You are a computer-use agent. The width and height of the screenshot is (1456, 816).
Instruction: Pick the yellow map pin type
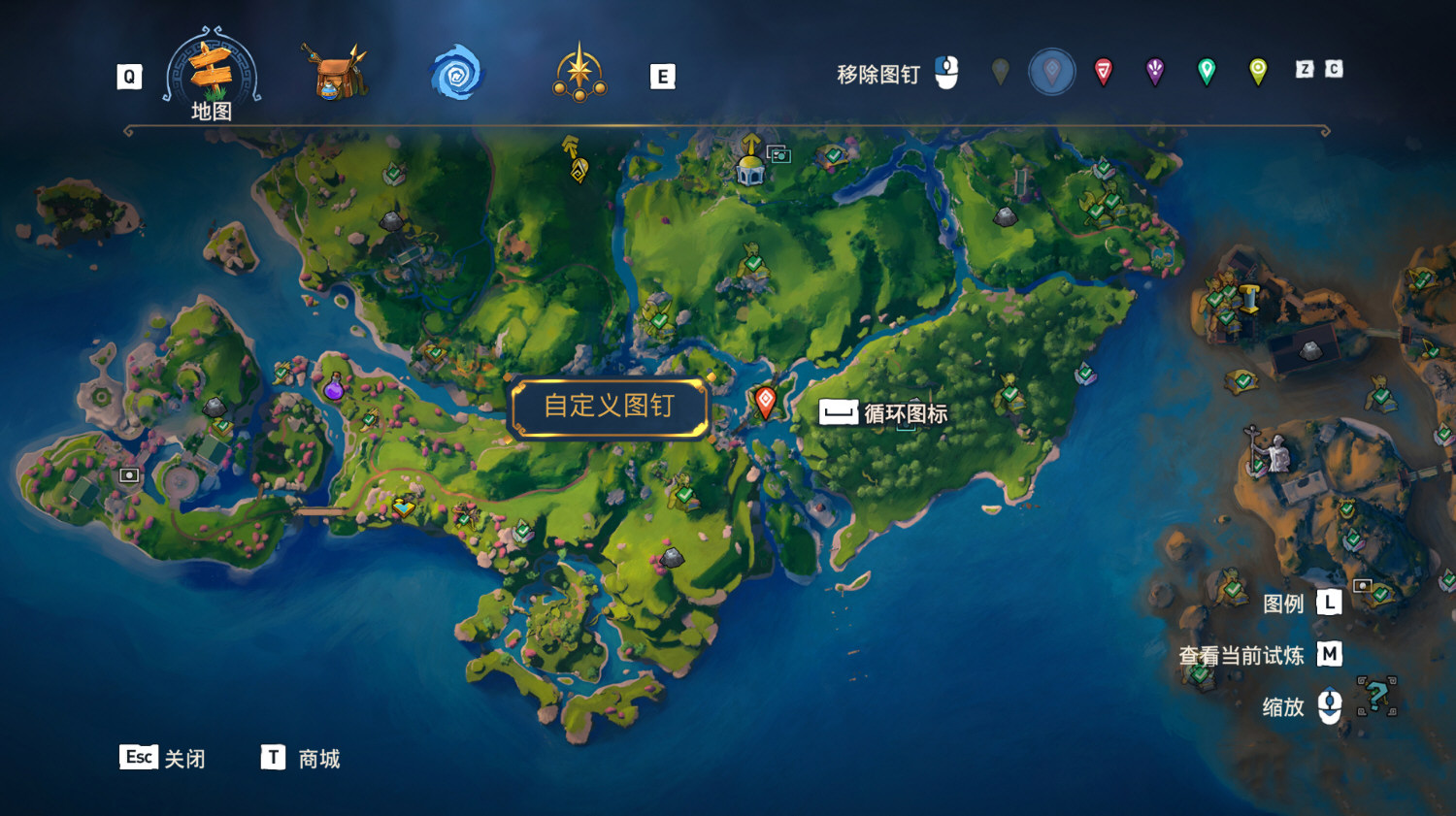click(x=1258, y=71)
